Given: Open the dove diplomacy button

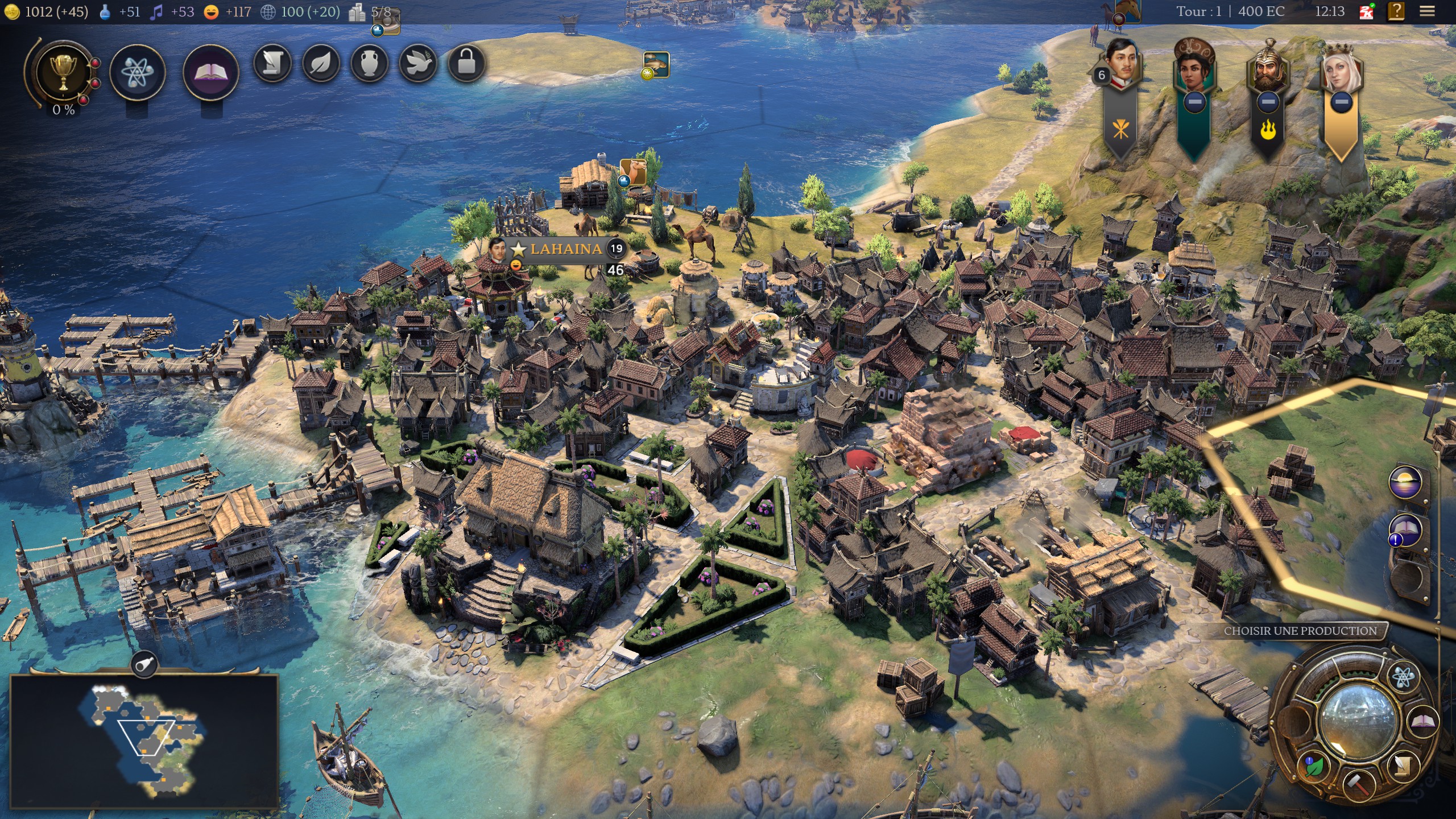Looking at the screenshot, I should pyautogui.click(x=418, y=64).
